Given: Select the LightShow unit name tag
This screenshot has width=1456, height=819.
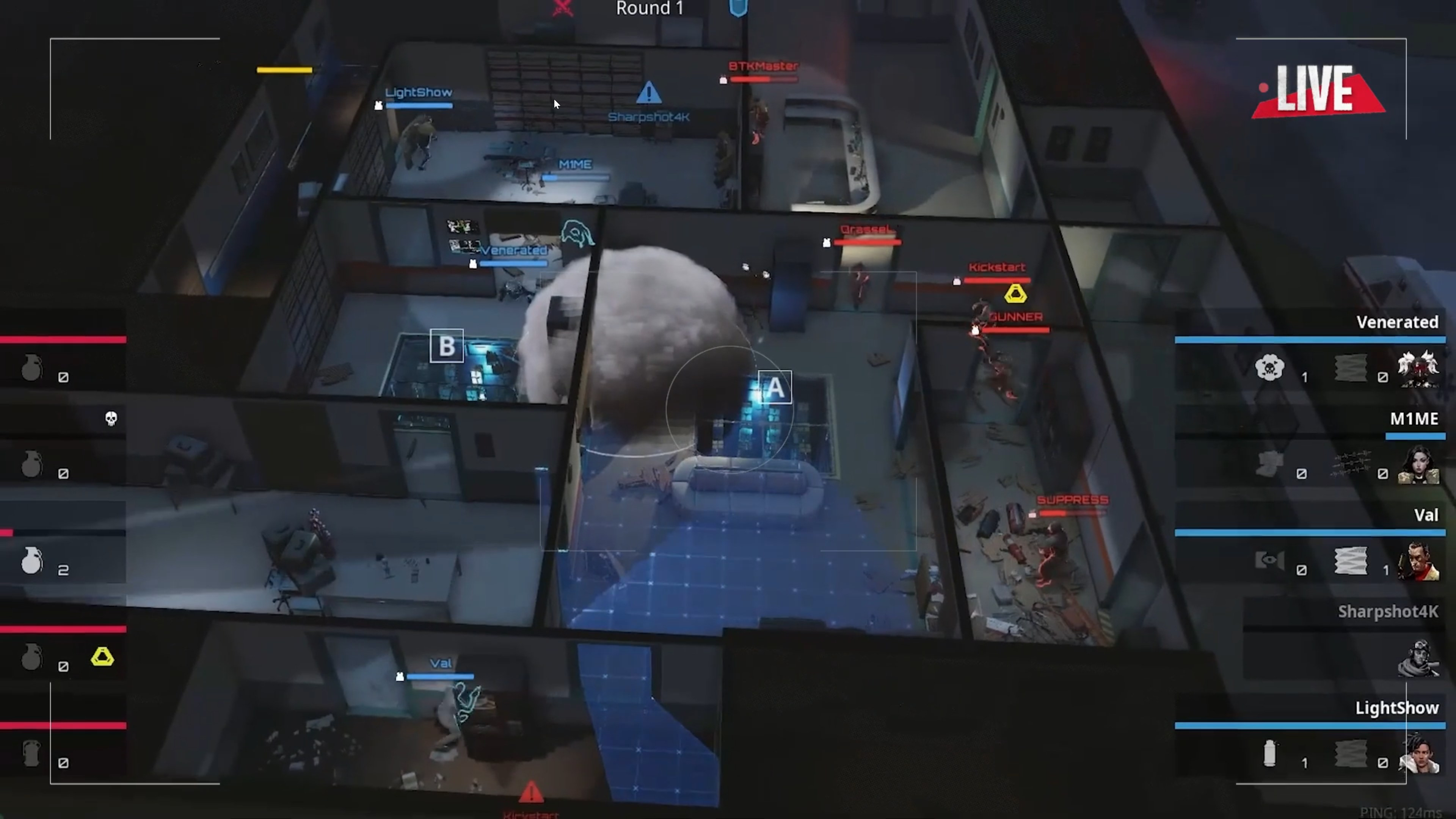Looking at the screenshot, I should [x=418, y=93].
